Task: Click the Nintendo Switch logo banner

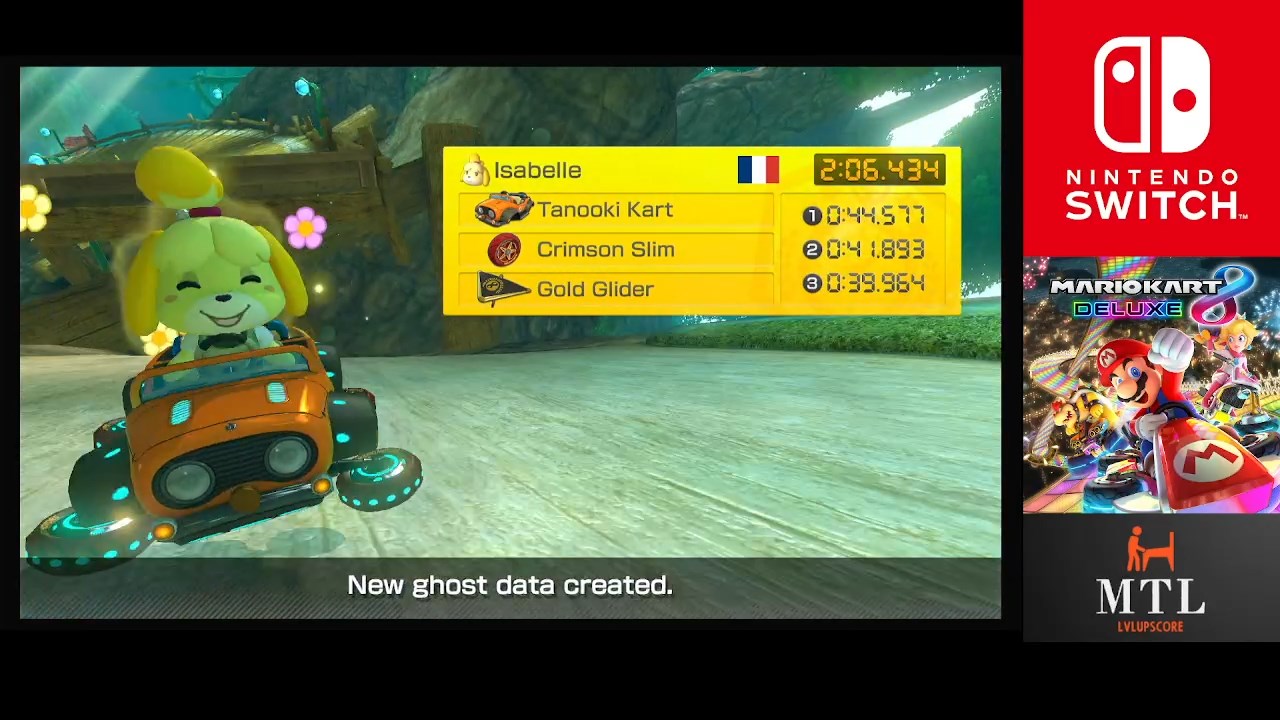Action: (x=1151, y=128)
